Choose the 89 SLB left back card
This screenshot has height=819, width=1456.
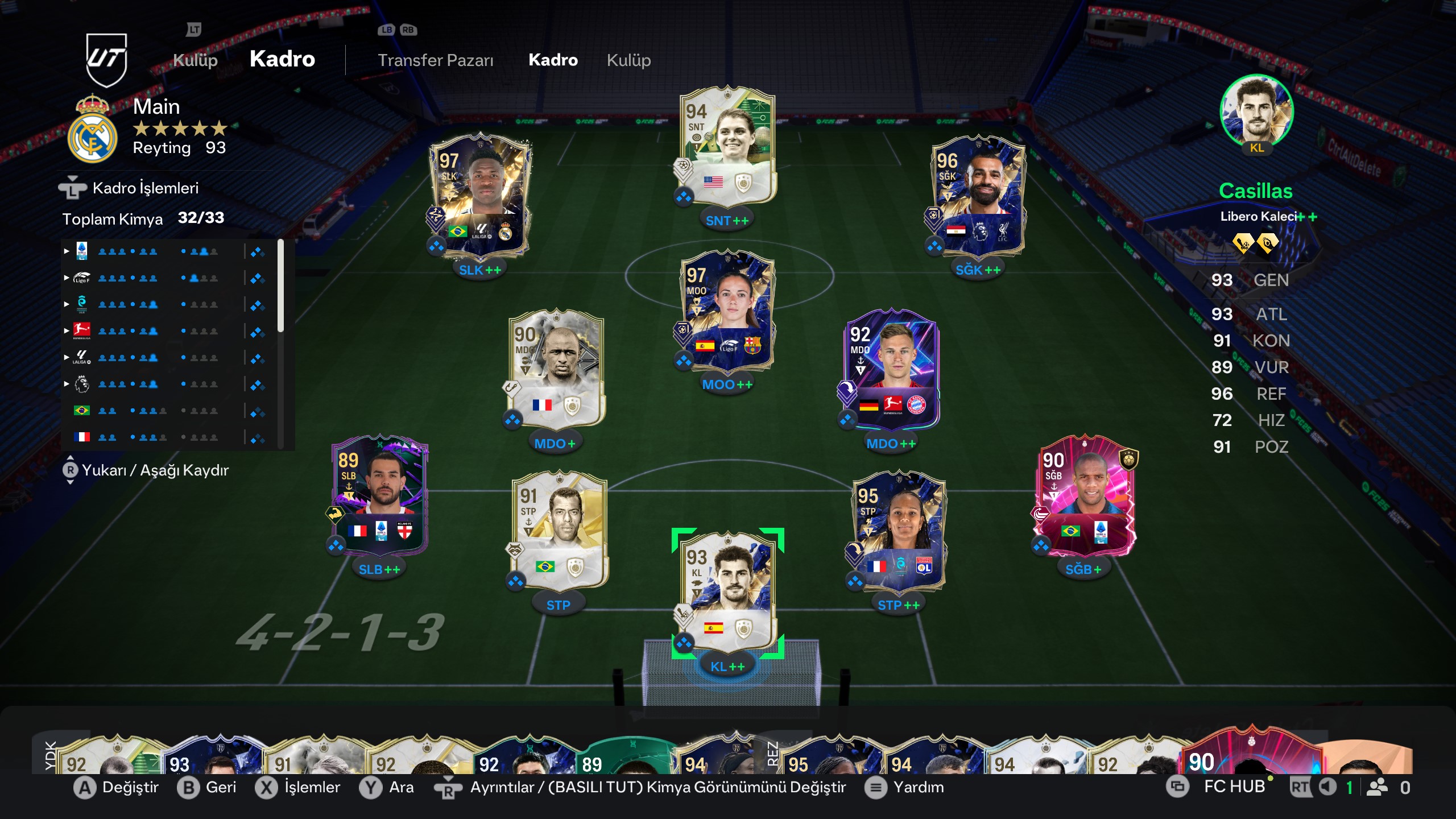pyautogui.click(x=379, y=496)
